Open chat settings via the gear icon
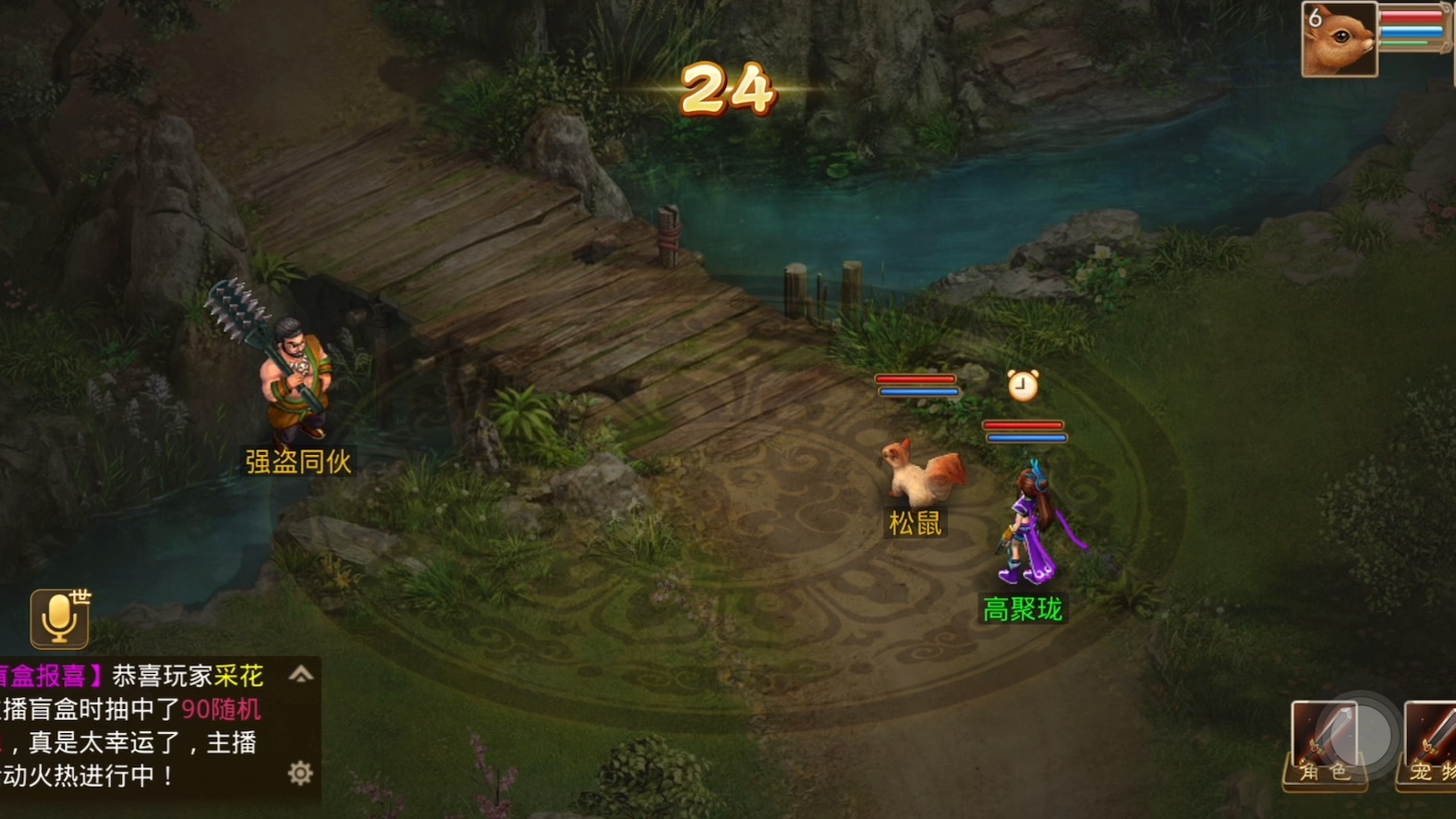The height and width of the screenshot is (819, 1456). [x=300, y=773]
